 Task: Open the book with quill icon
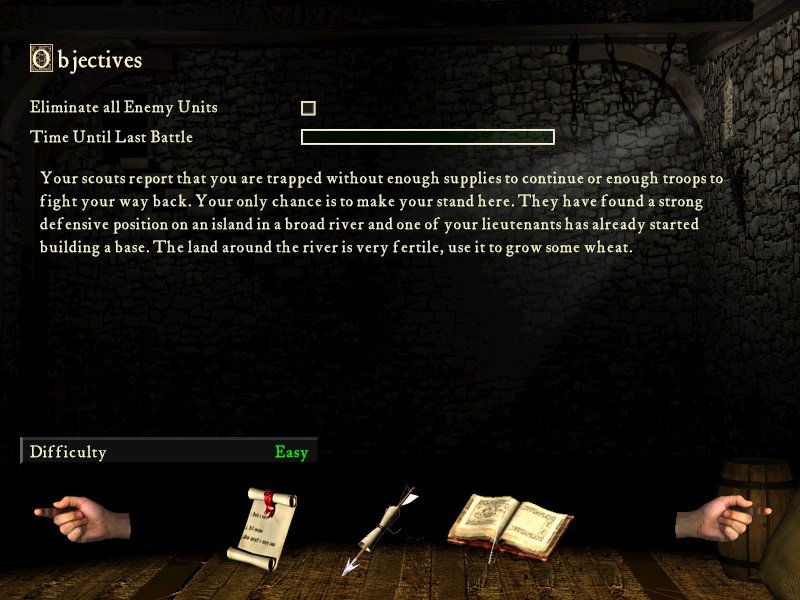508,524
